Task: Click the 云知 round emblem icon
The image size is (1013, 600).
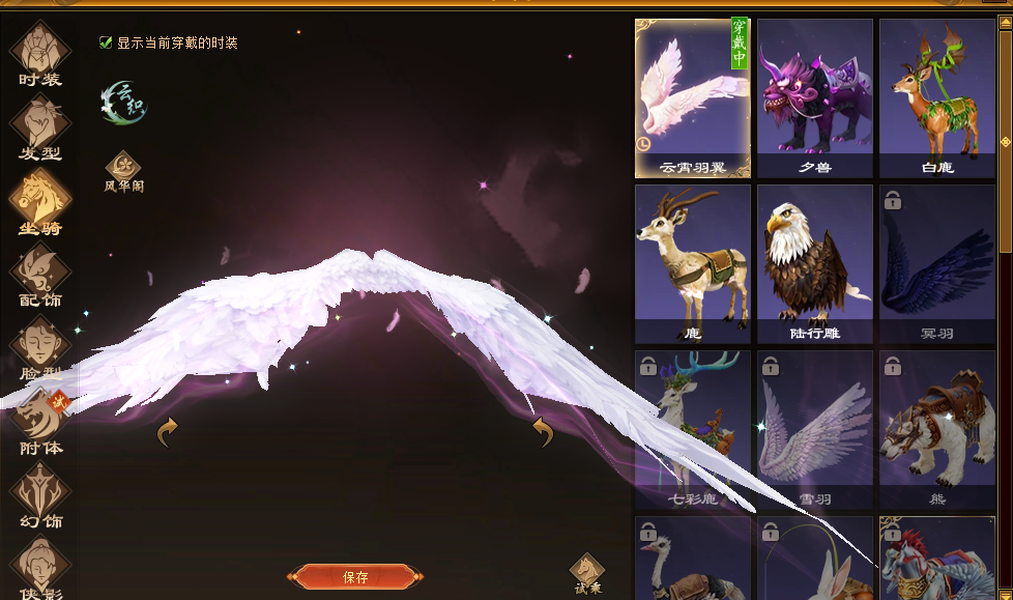Action: point(124,103)
